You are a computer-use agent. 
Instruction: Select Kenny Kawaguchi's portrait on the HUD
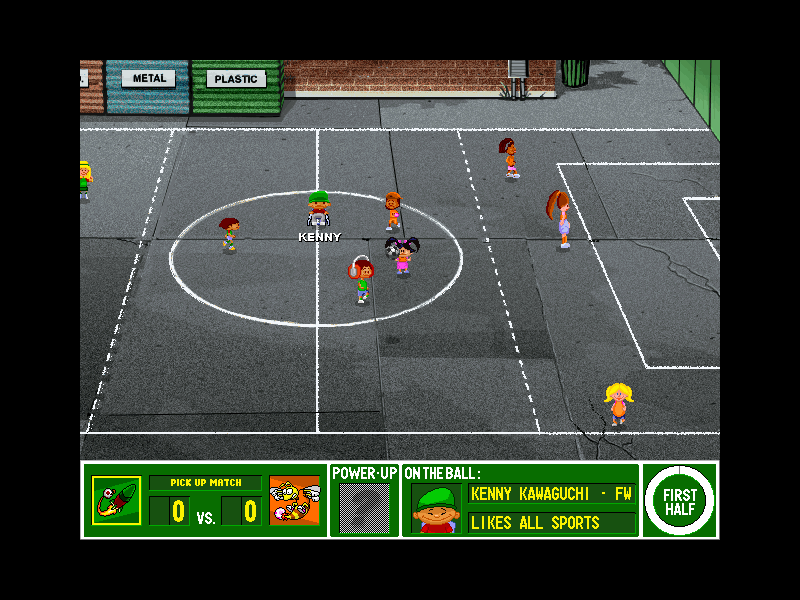(x=435, y=508)
